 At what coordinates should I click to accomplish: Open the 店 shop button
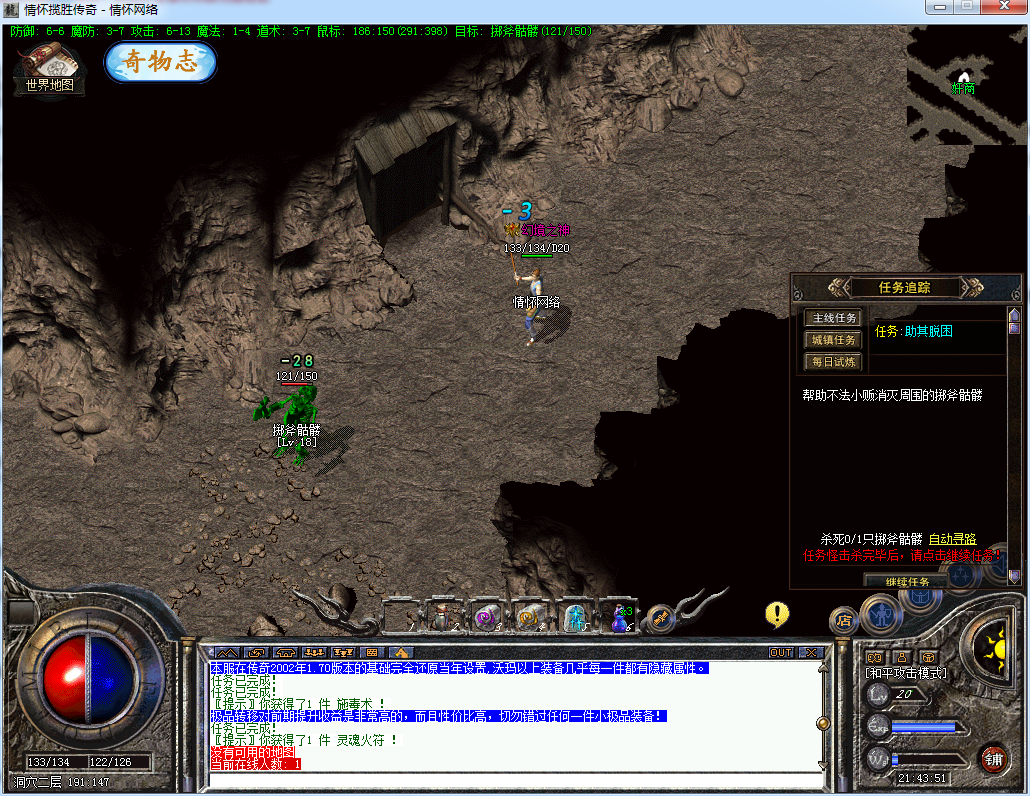coord(844,620)
